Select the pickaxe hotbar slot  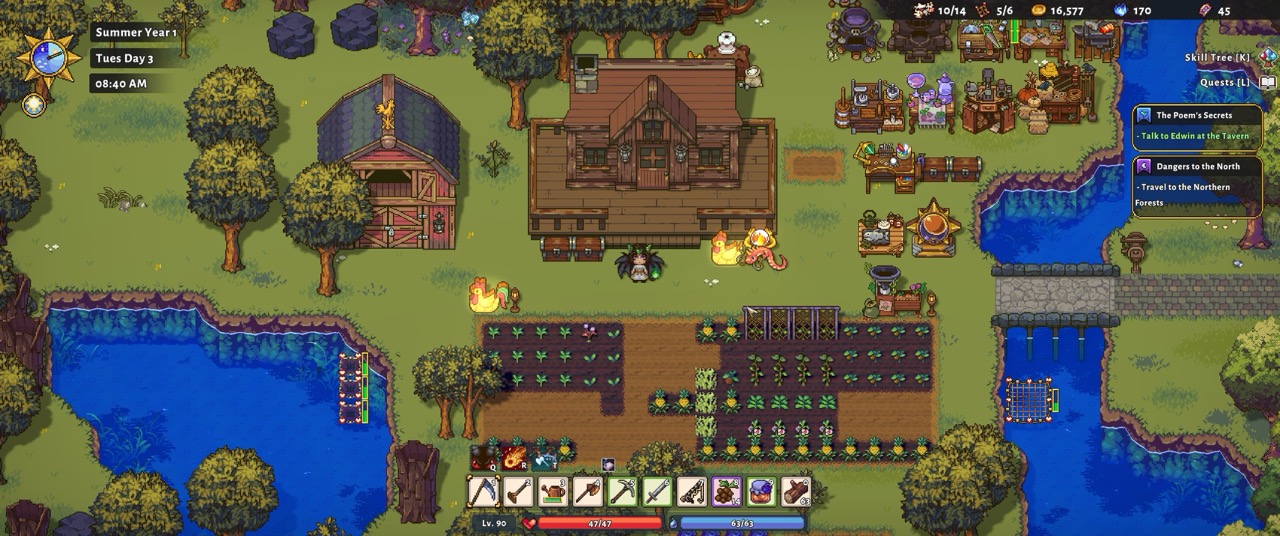point(622,492)
